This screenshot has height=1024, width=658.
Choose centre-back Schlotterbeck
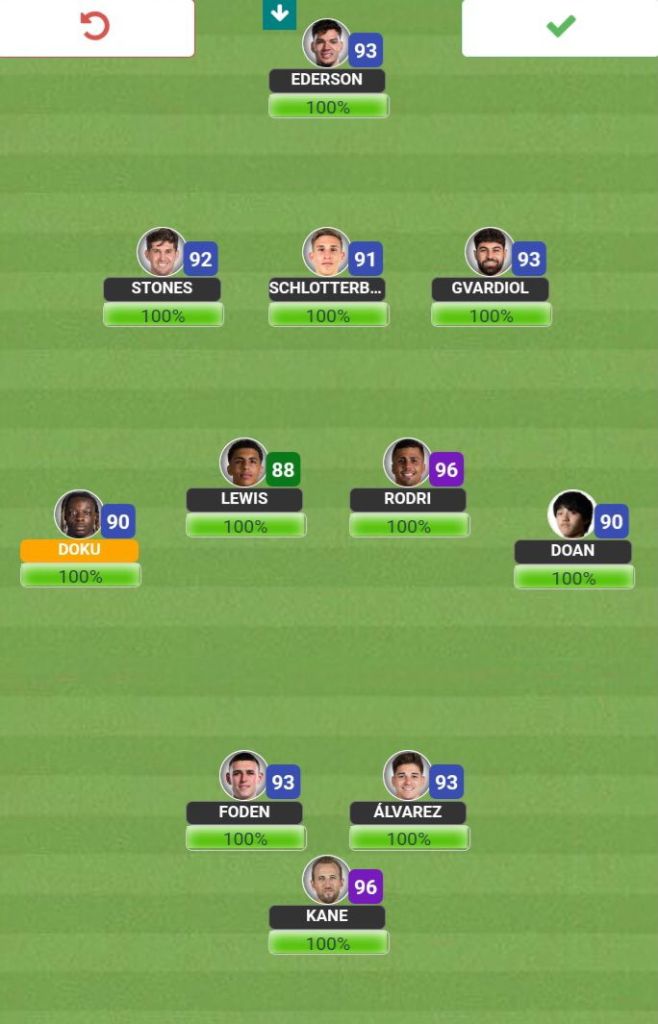click(327, 254)
